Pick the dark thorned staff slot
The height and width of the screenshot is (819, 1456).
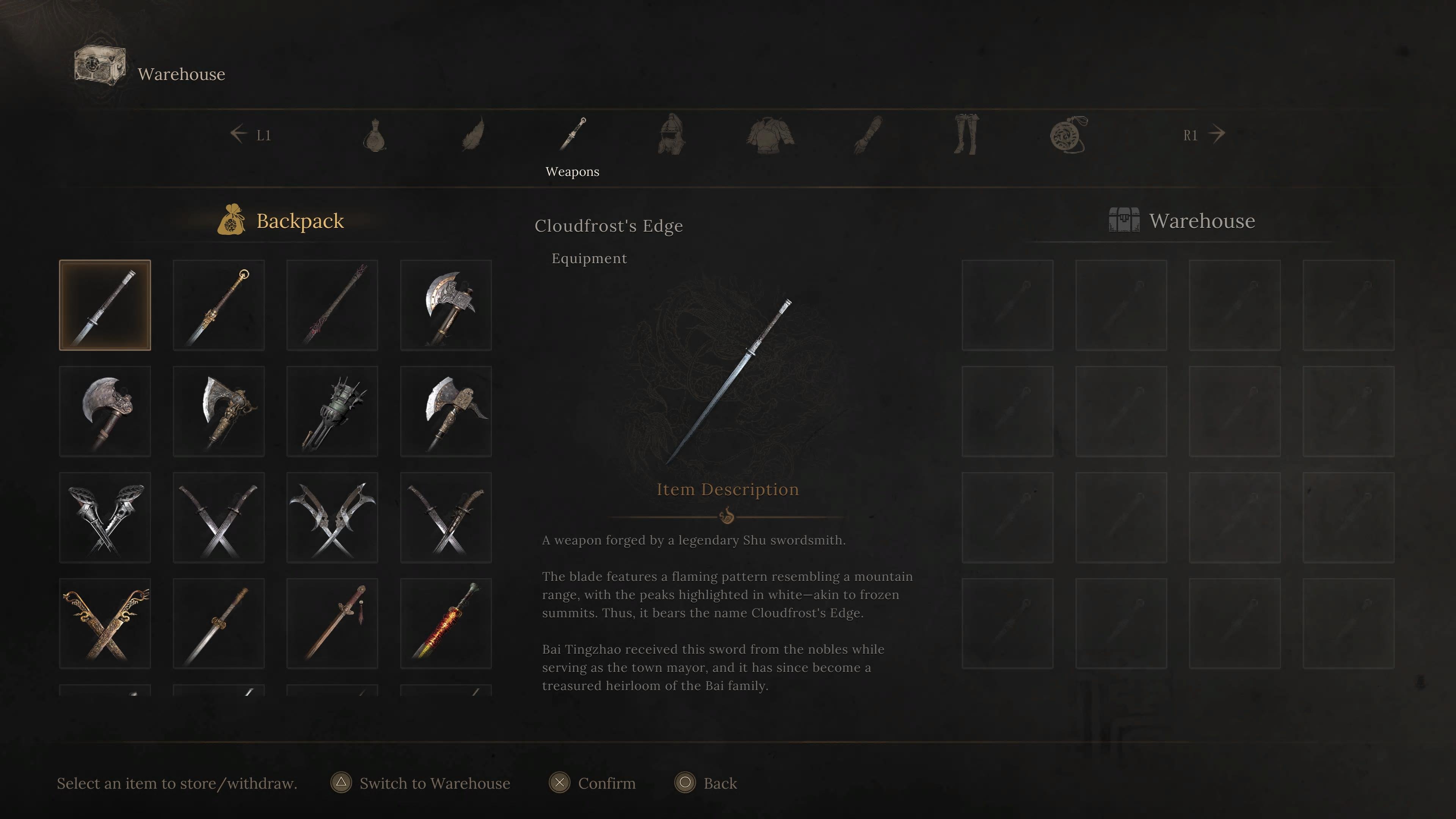tap(332, 305)
